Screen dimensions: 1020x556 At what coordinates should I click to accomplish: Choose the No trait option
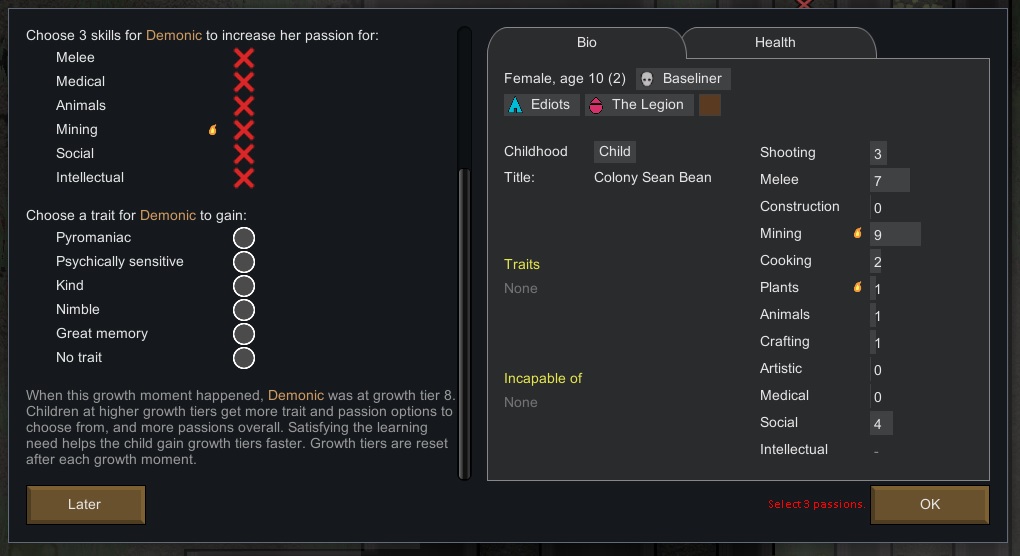(244, 358)
